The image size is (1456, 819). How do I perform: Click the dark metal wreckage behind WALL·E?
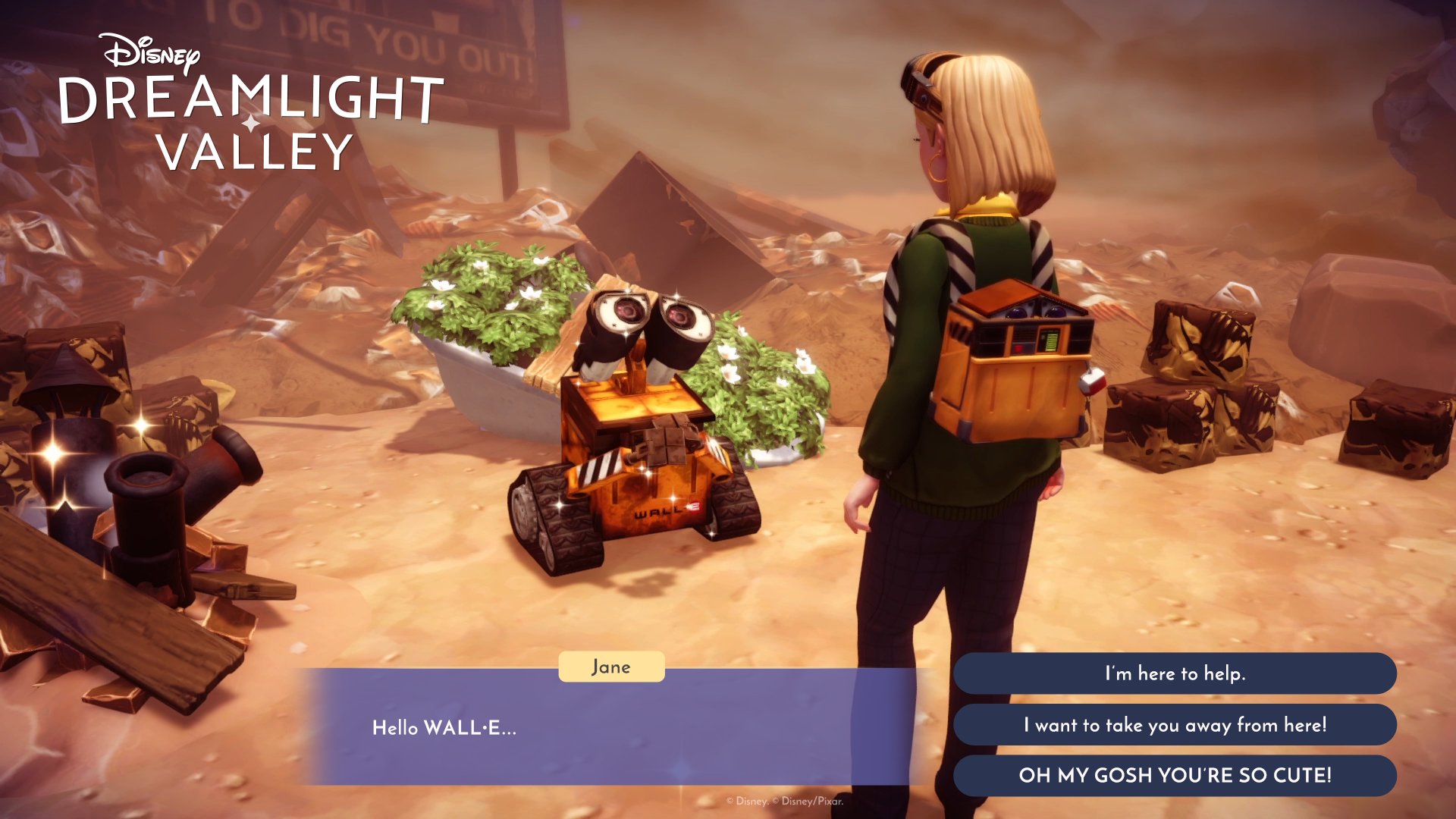(x=660, y=212)
